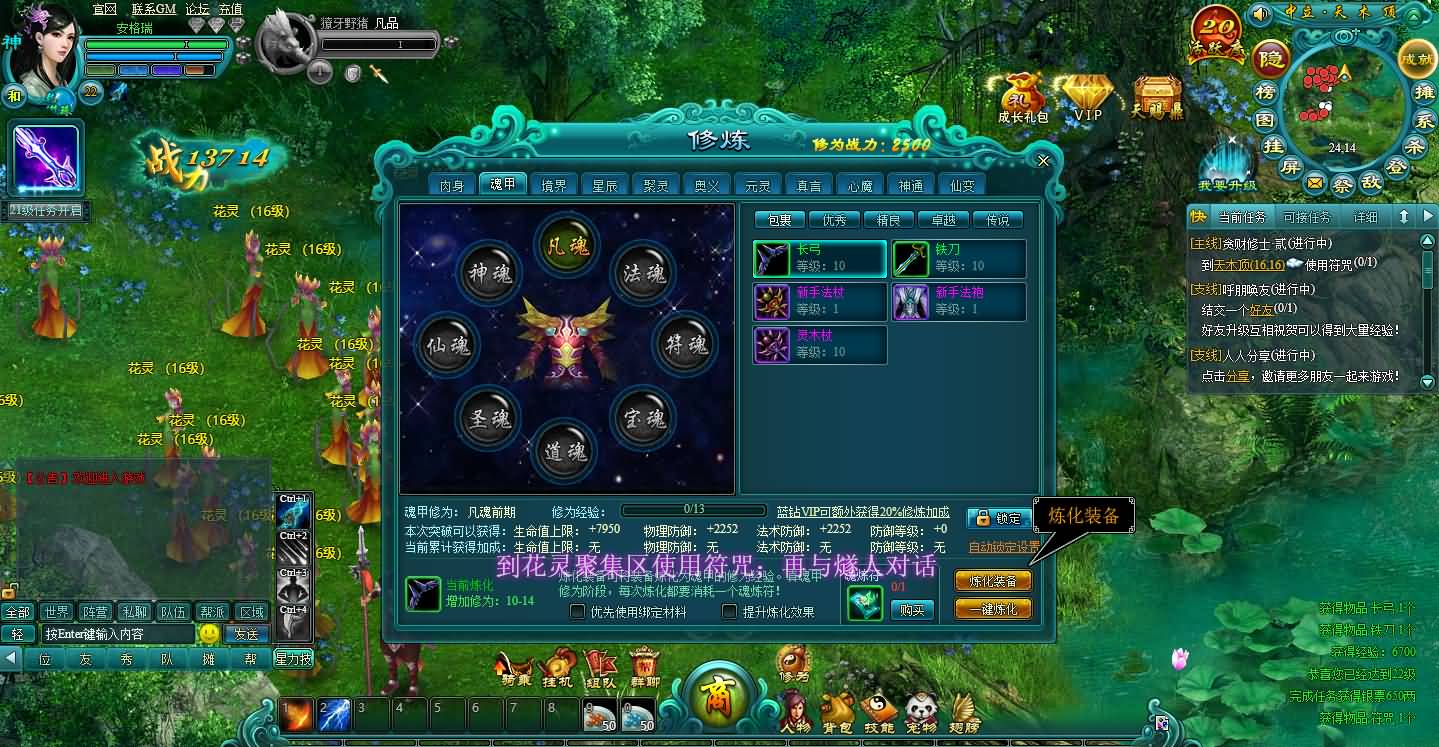Click the 法魂 soul orb

coord(644,273)
